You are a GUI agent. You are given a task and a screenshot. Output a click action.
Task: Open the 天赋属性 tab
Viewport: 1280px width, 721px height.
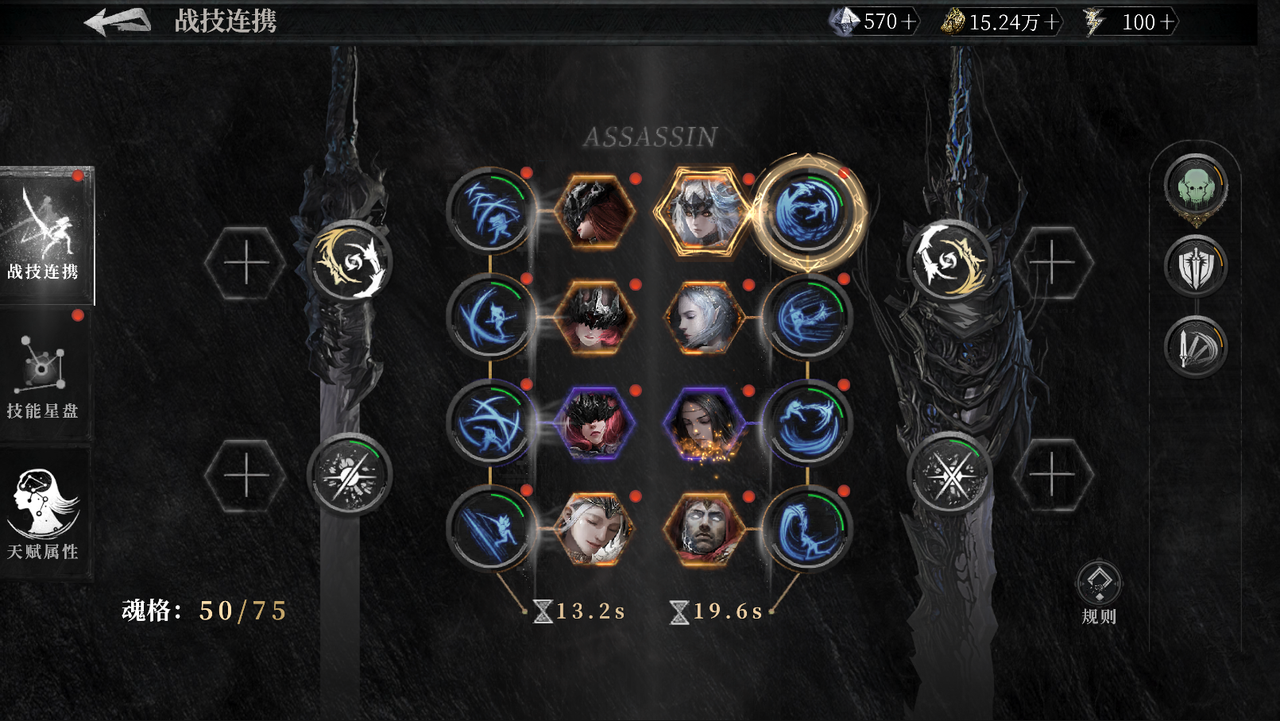pyautogui.click(x=44, y=516)
